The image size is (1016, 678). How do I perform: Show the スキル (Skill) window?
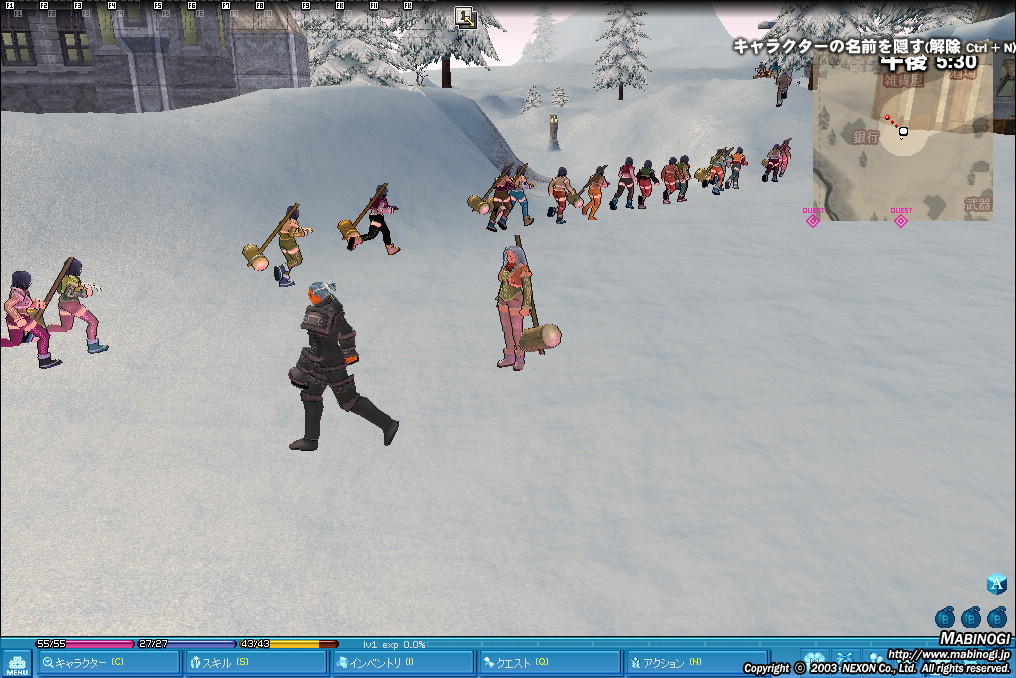[257, 663]
